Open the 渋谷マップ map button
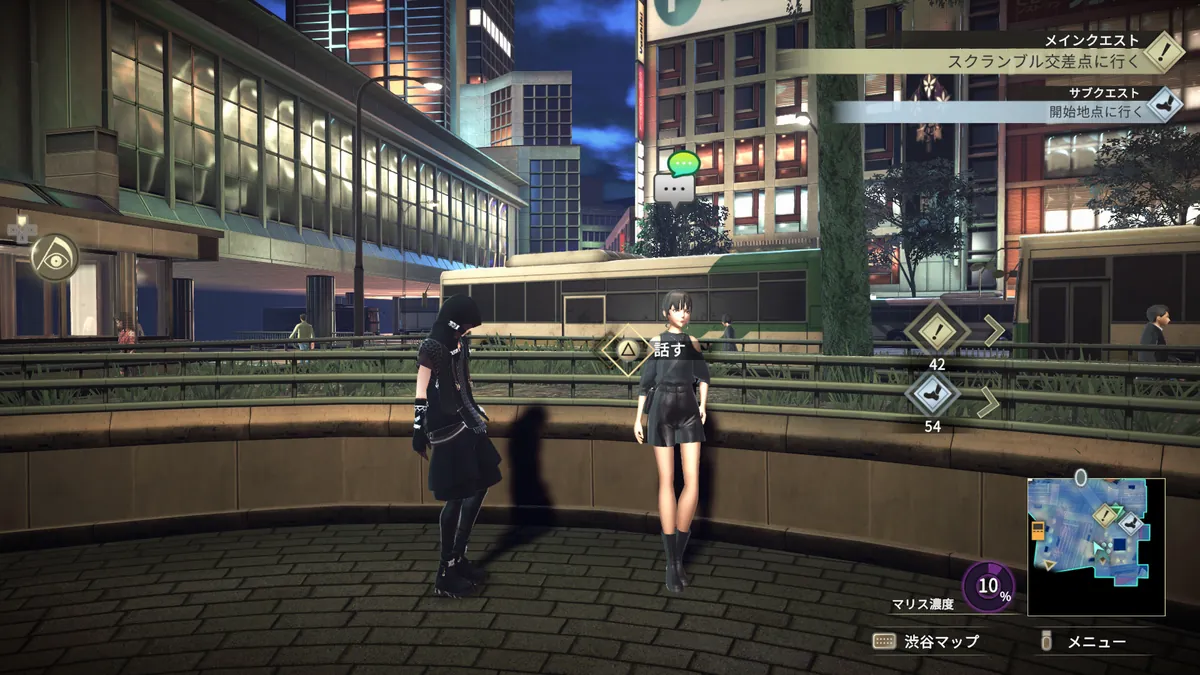Image resolution: width=1200 pixels, height=675 pixels. pos(928,641)
